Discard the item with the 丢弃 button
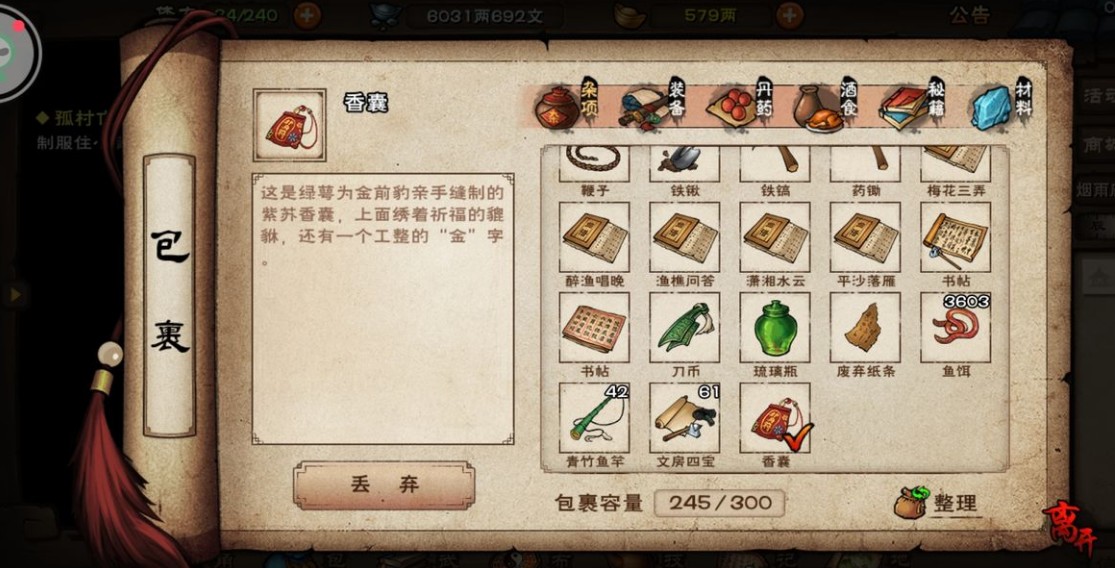This screenshot has height=568, width=1115. click(x=384, y=485)
